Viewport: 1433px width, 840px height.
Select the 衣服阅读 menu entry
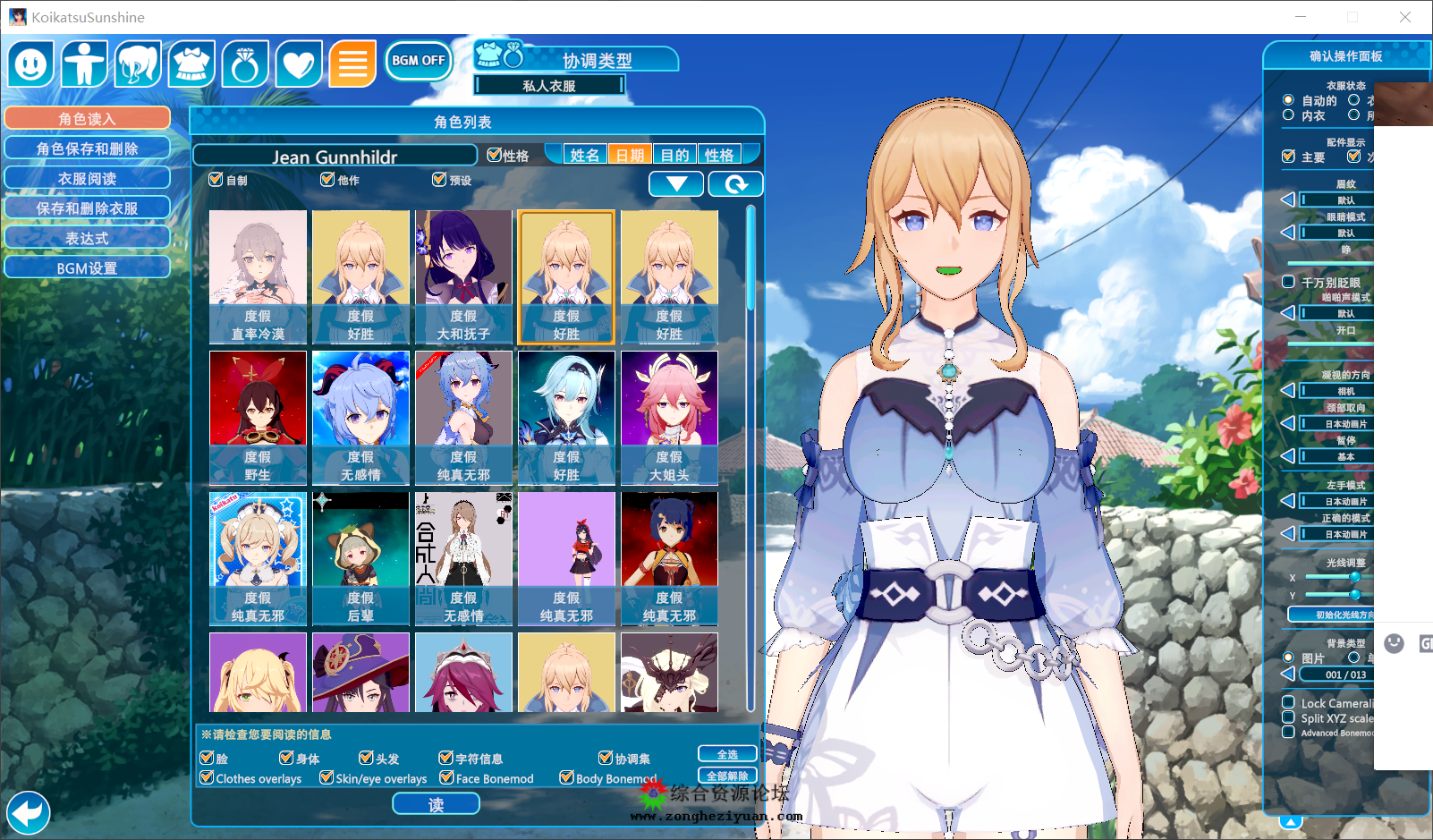[87, 178]
